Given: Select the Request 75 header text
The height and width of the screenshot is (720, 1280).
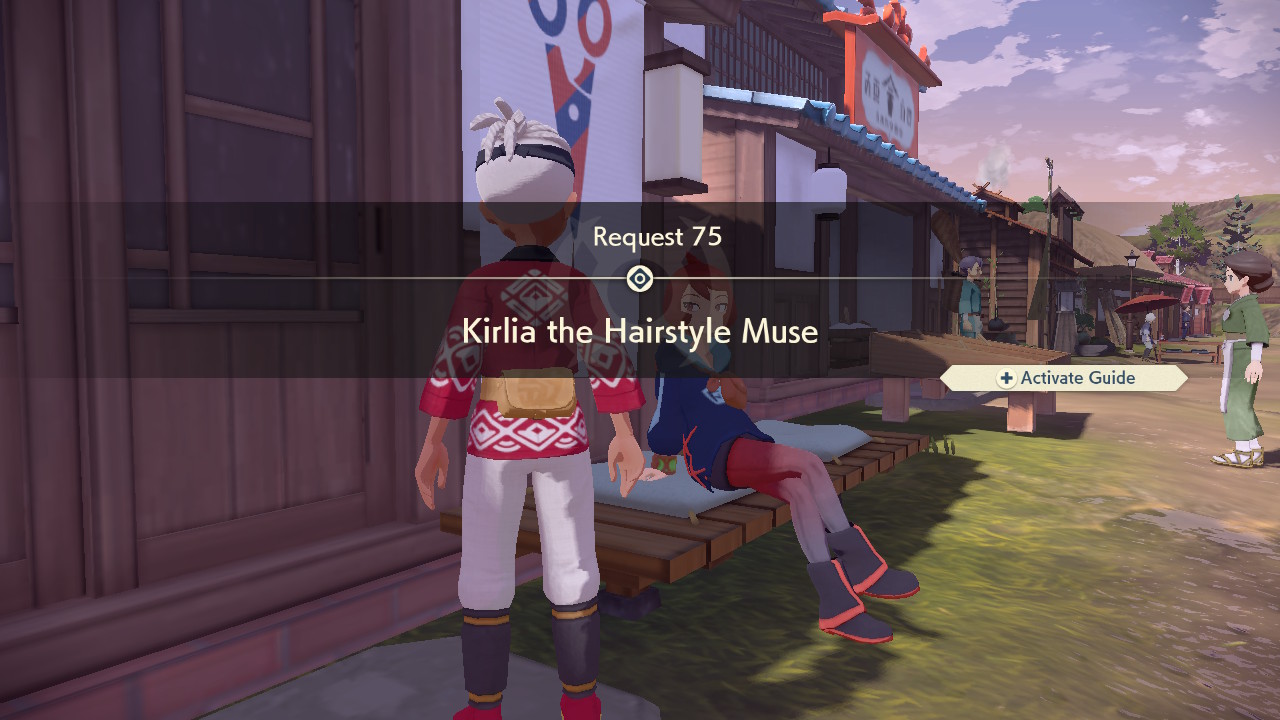Looking at the screenshot, I should point(655,237).
